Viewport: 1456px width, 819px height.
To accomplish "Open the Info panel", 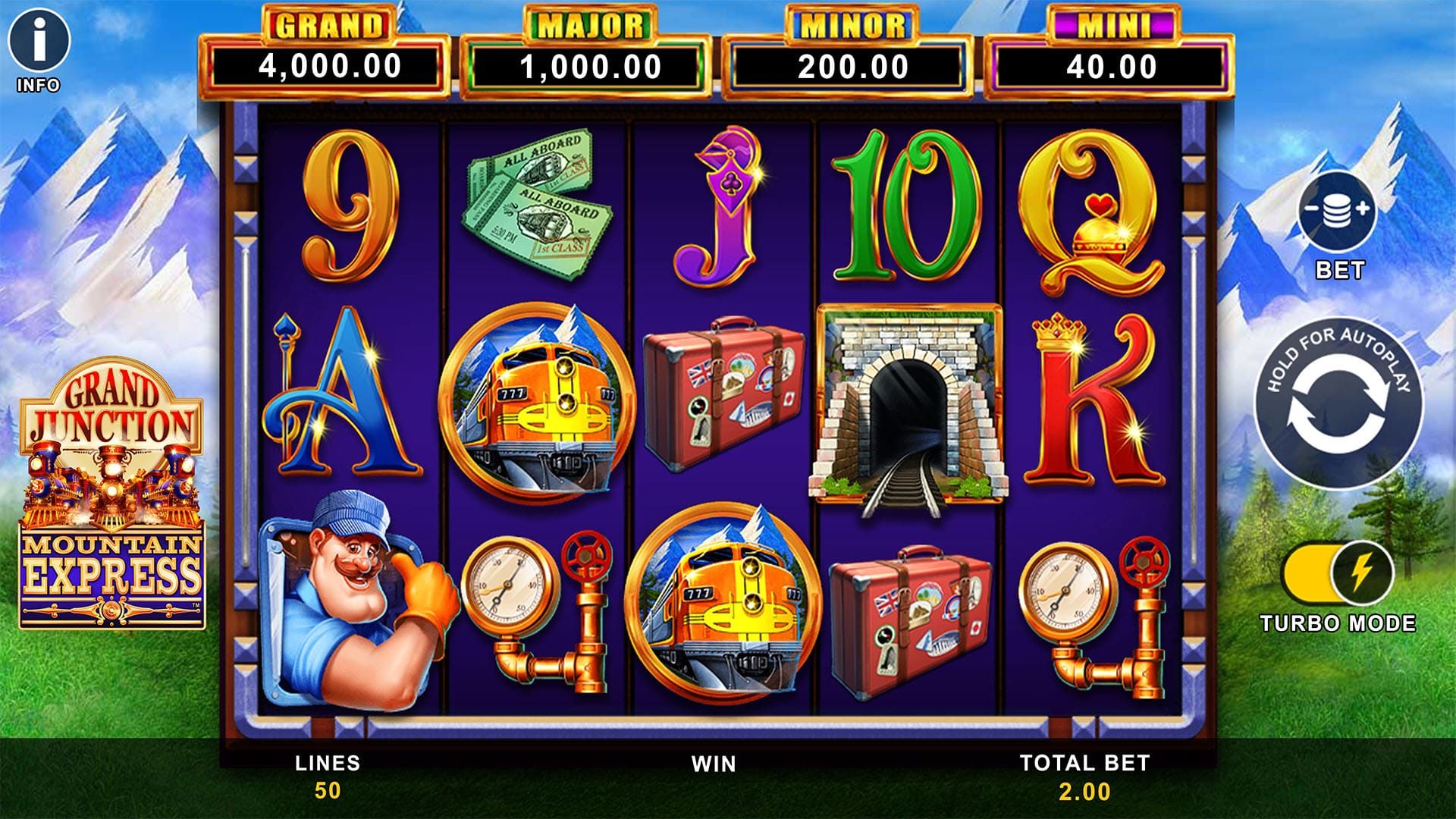I will [39, 40].
